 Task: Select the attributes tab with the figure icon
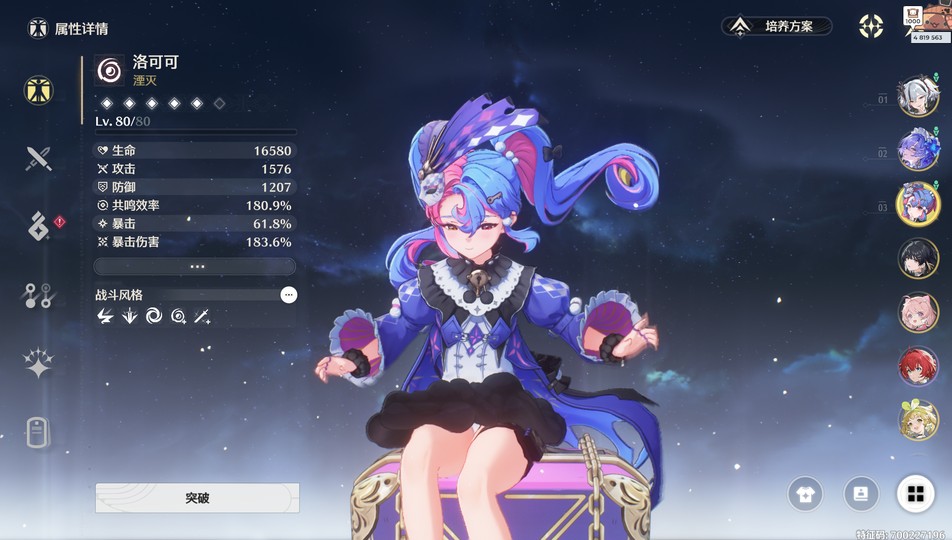pos(38,90)
